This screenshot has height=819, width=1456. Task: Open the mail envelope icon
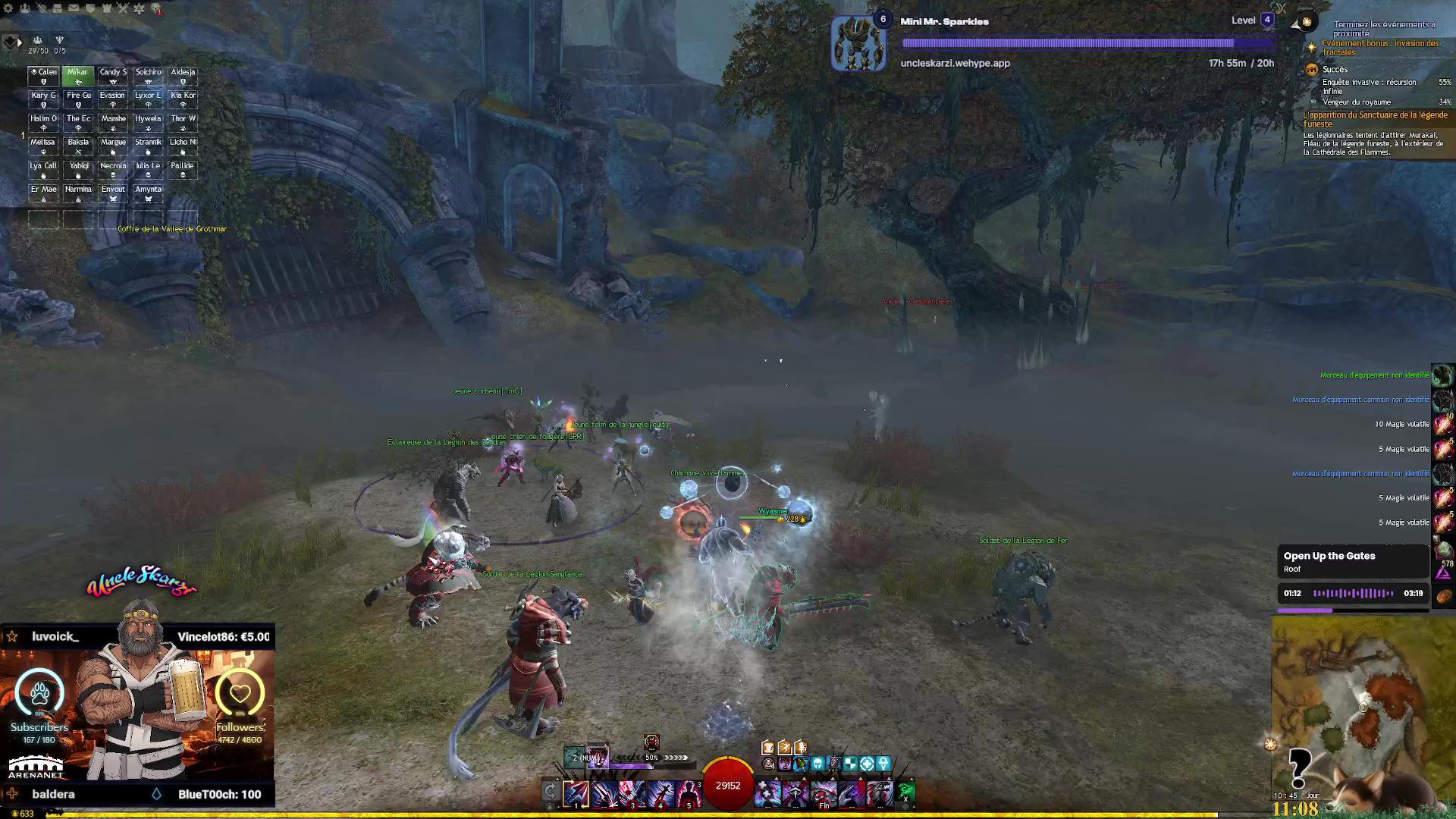pyautogui.click(x=74, y=8)
